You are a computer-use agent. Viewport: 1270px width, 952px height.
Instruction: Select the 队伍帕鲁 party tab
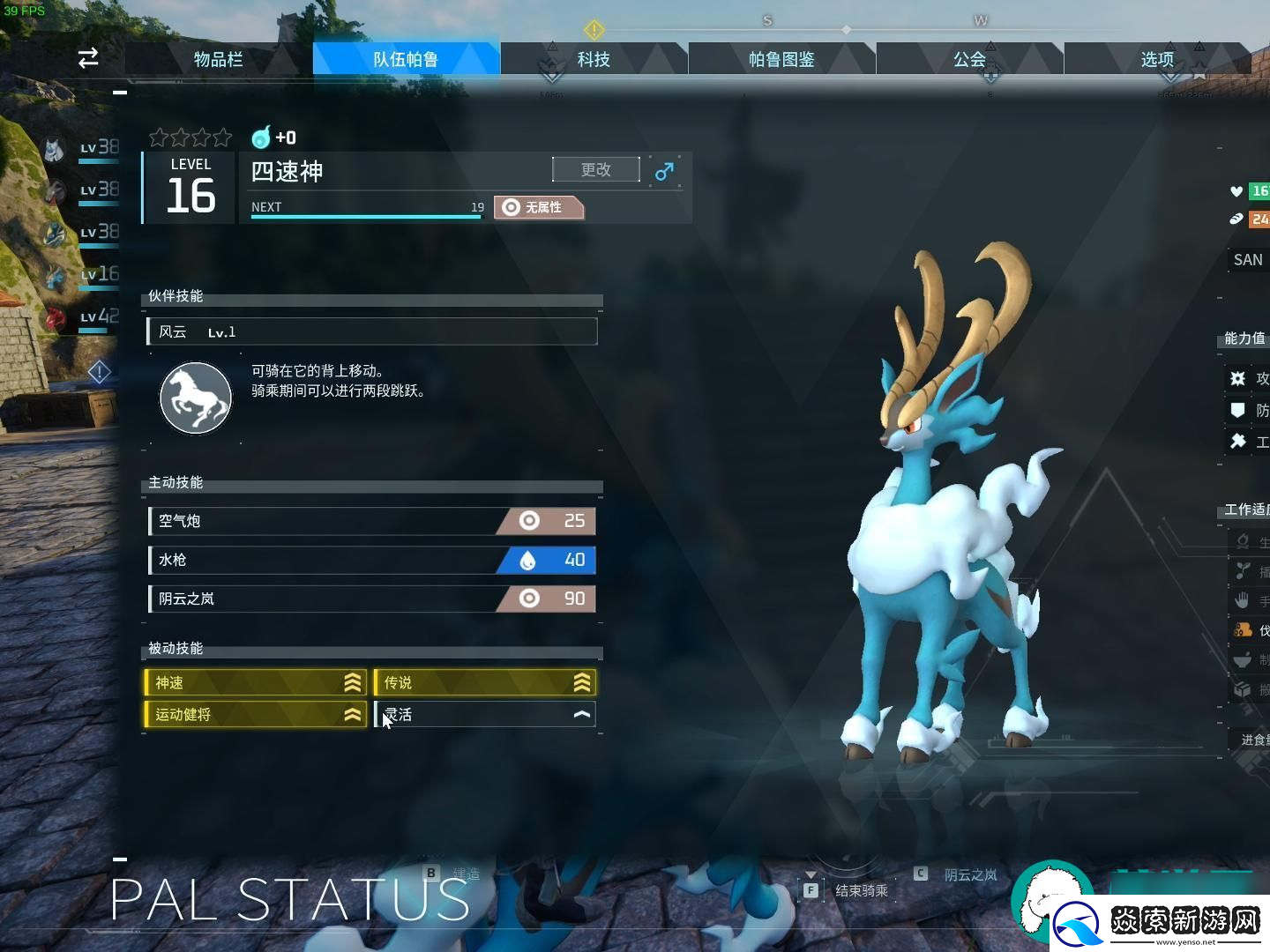coord(406,59)
